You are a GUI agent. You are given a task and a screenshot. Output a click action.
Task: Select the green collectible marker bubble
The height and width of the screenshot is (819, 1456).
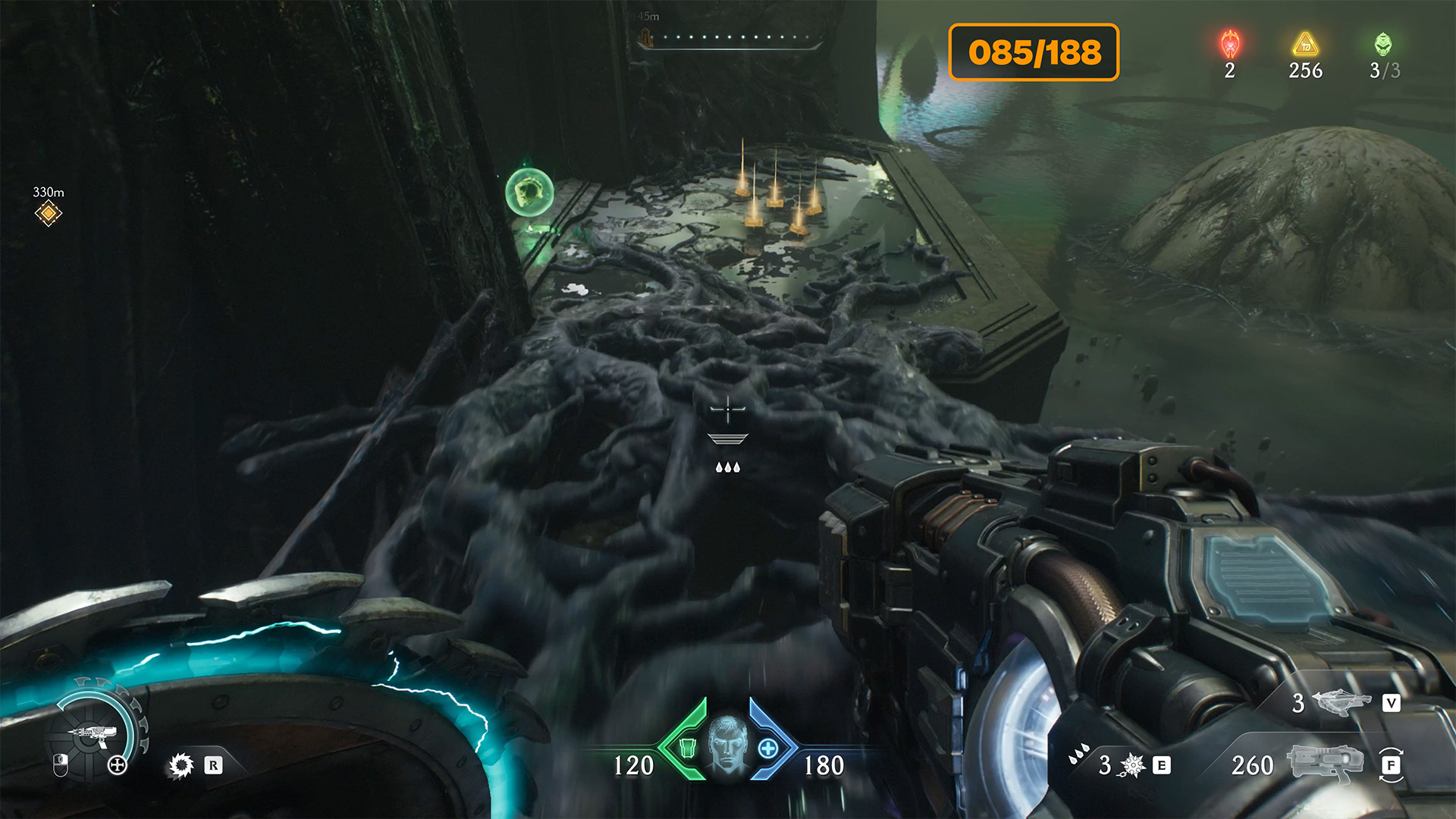click(529, 193)
